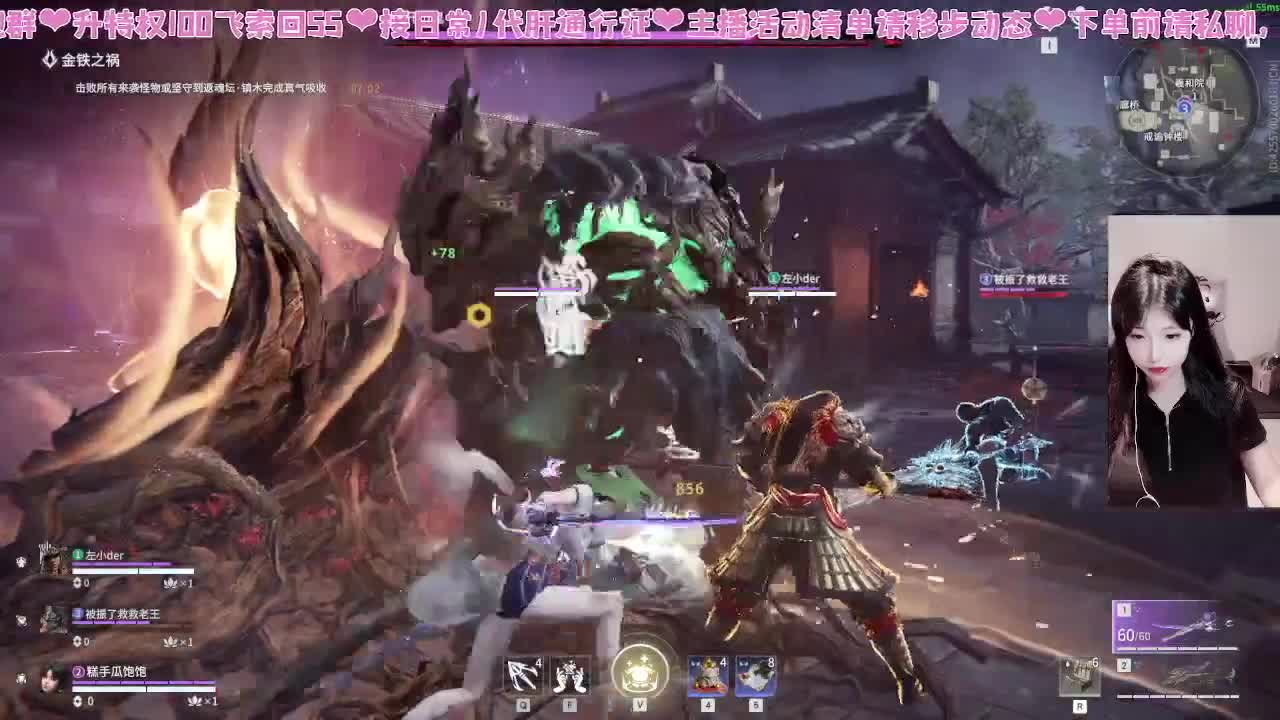The image size is (1280, 720).
Task: Select 糕手瓜饱饱's character portrait
Action: tap(50, 678)
